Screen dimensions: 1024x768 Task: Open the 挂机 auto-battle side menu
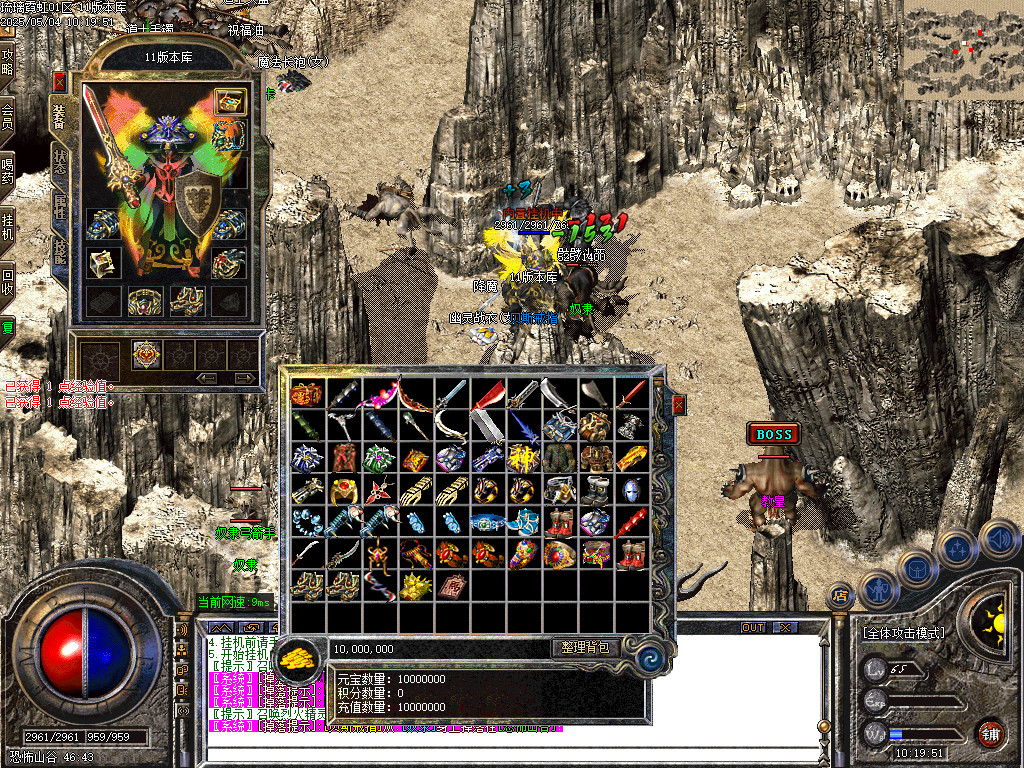[8, 225]
